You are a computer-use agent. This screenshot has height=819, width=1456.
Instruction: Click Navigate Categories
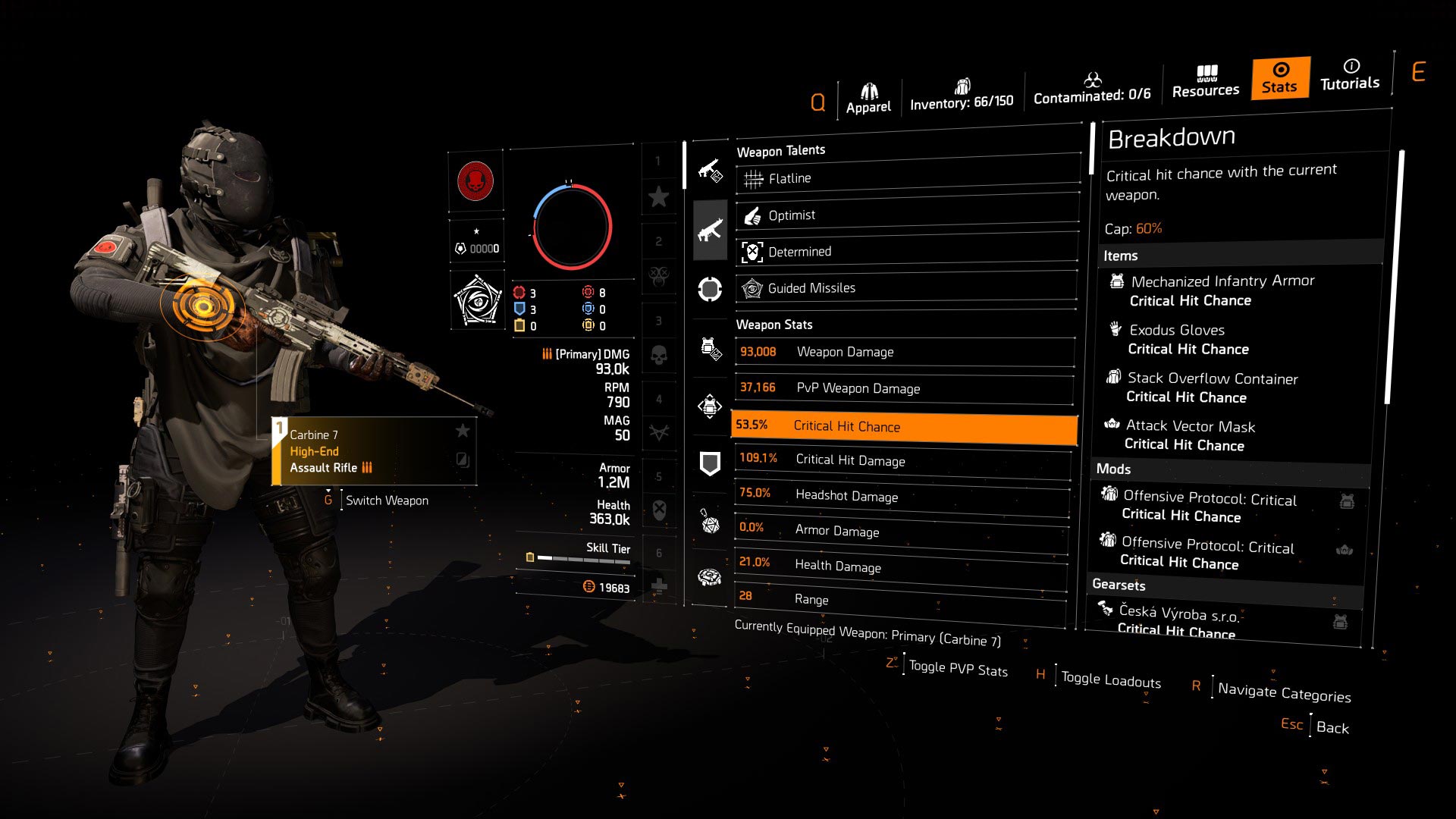[1284, 692]
